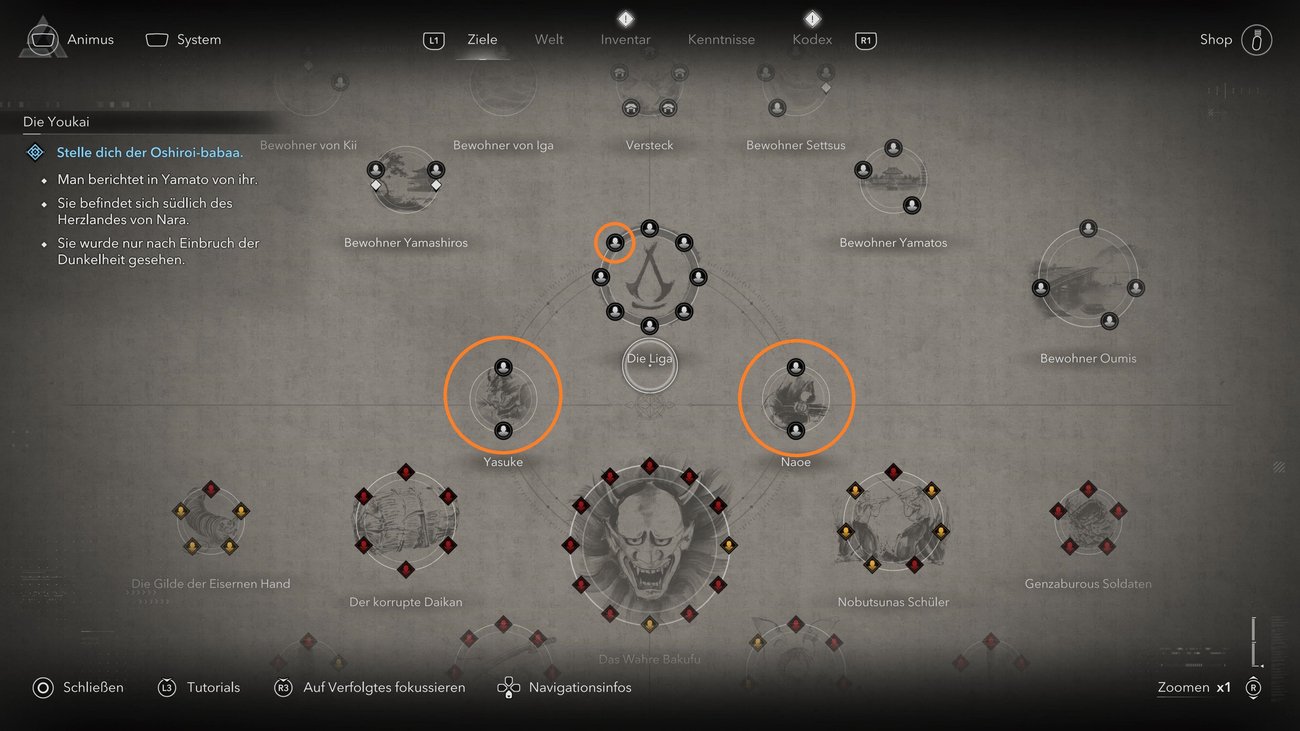The width and height of the screenshot is (1300, 731).
Task: Select Yasuke's character portrait
Action: (503, 396)
